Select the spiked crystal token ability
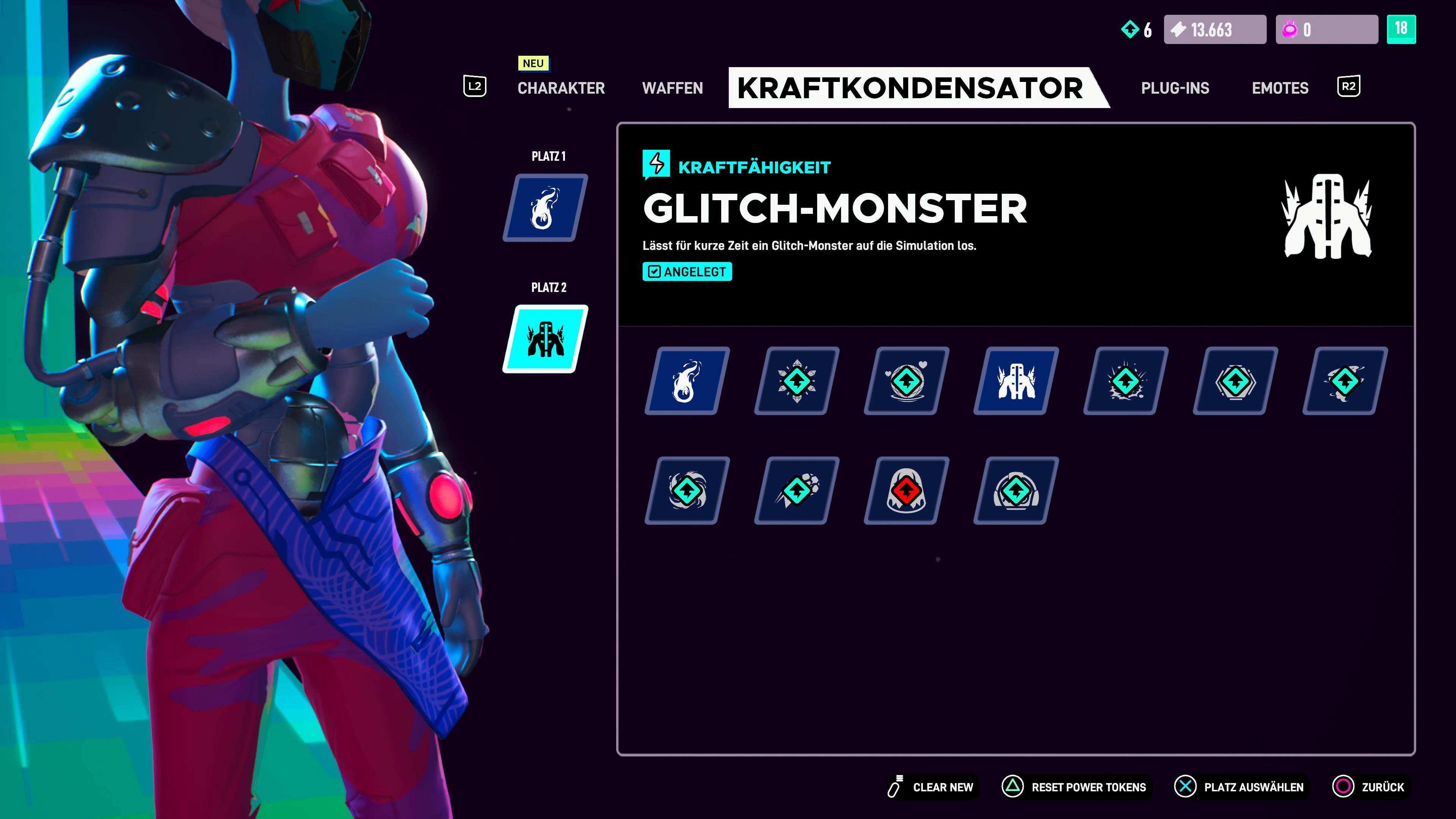Viewport: 1456px width, 819px height. (x=796, y=381)
